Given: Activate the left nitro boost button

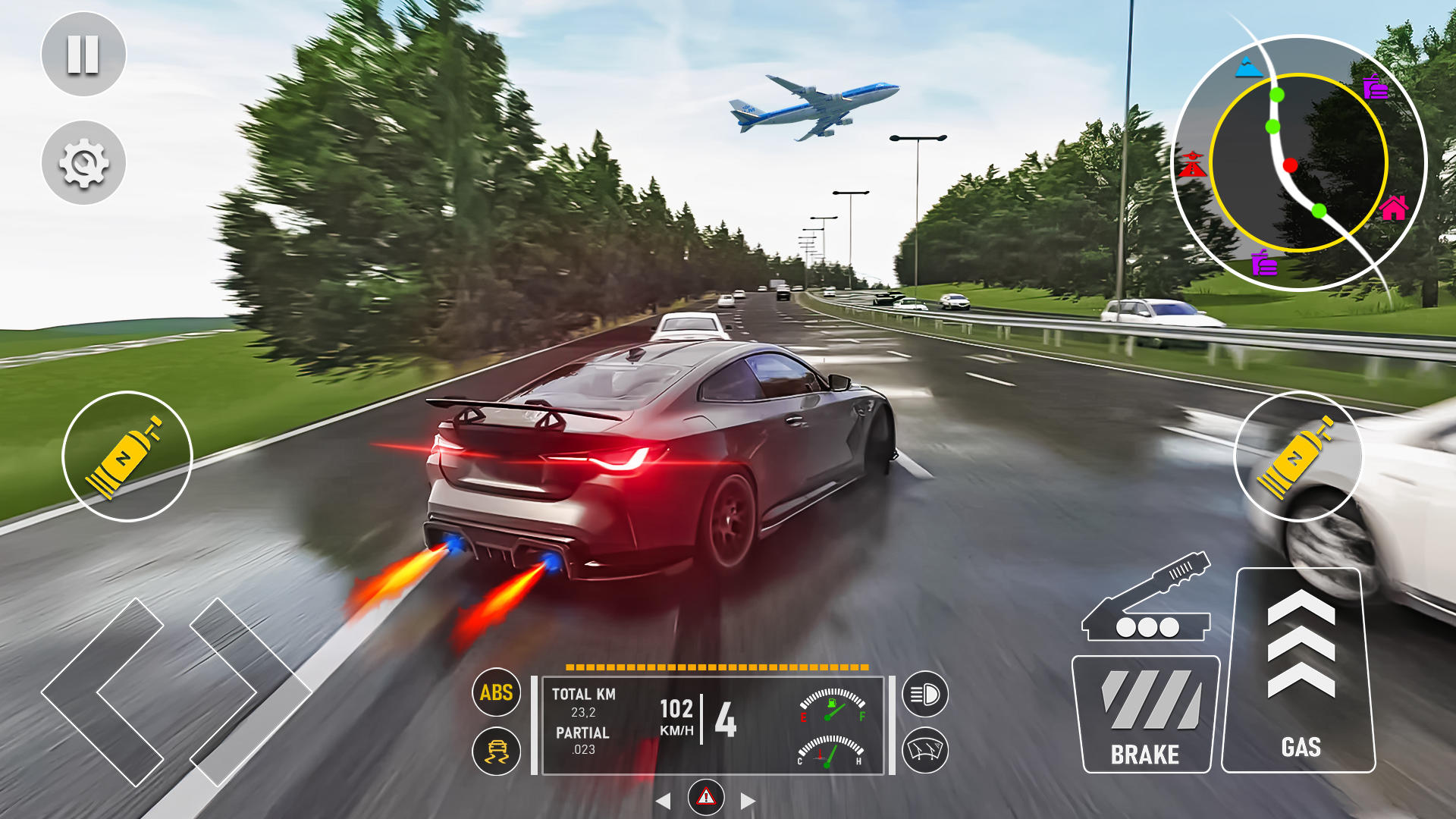Looking at the screenshot, I should pos(127,457).
